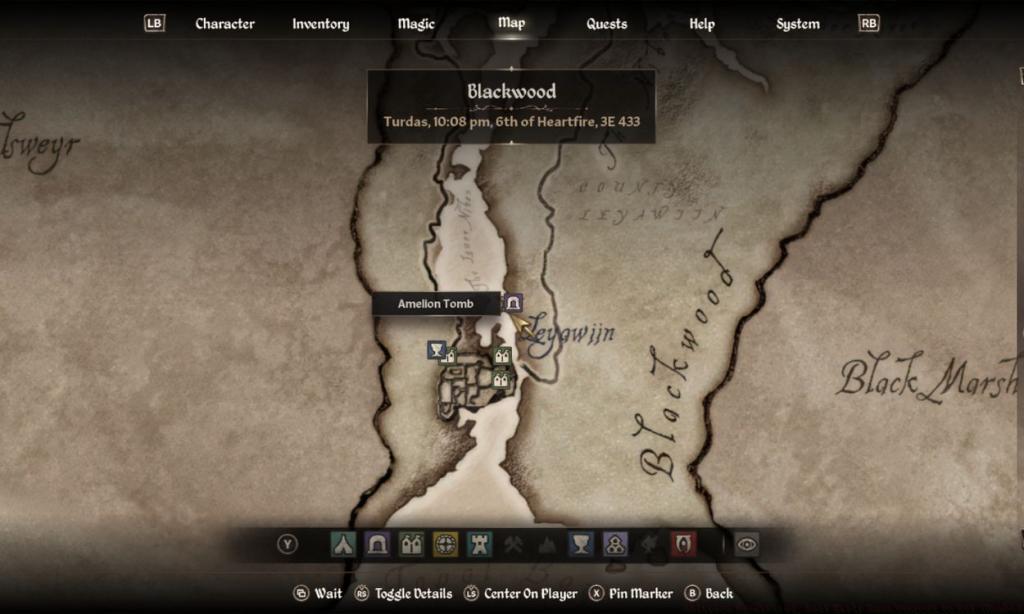This screenshot has width=1024, height=614.
Task: Open the System tab
Action: tap(798, 23)
